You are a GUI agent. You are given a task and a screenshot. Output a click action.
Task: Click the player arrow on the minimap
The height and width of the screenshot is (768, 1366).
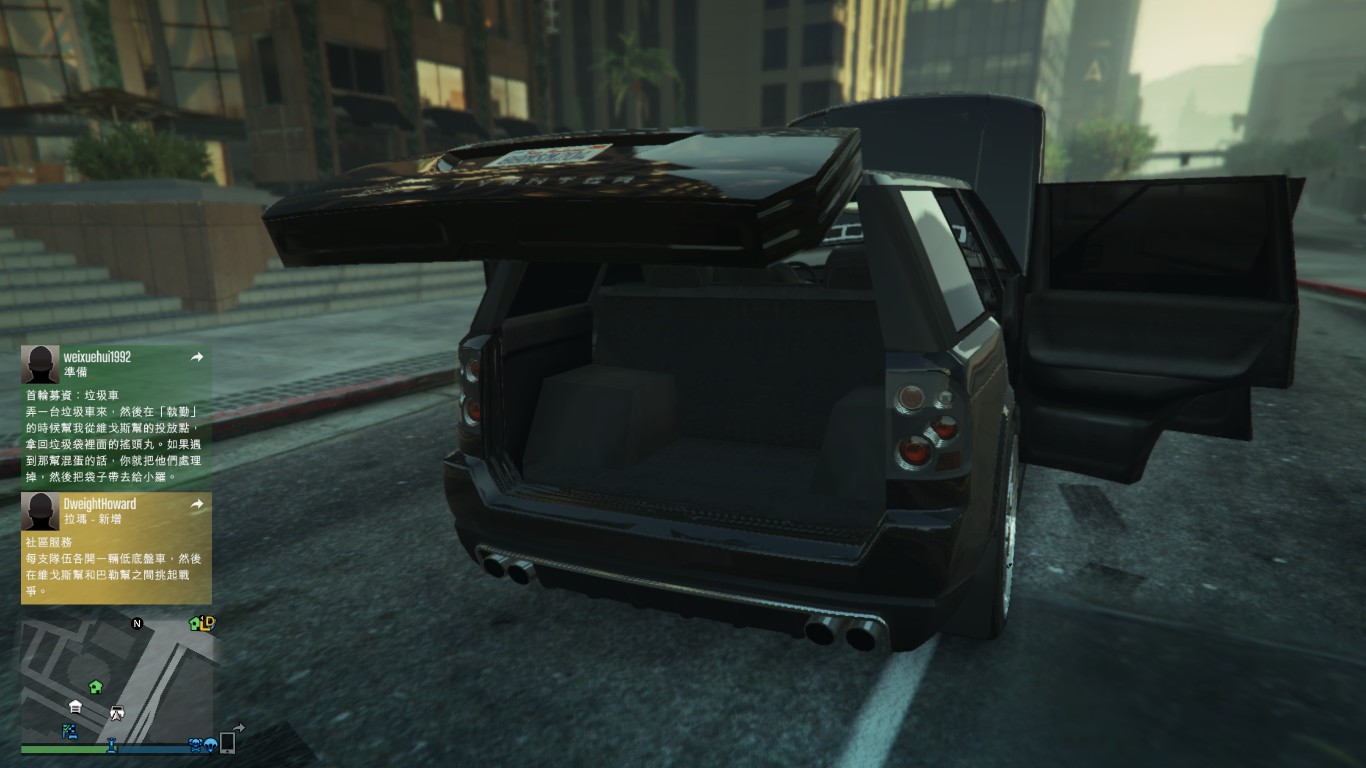pos(117,713)
